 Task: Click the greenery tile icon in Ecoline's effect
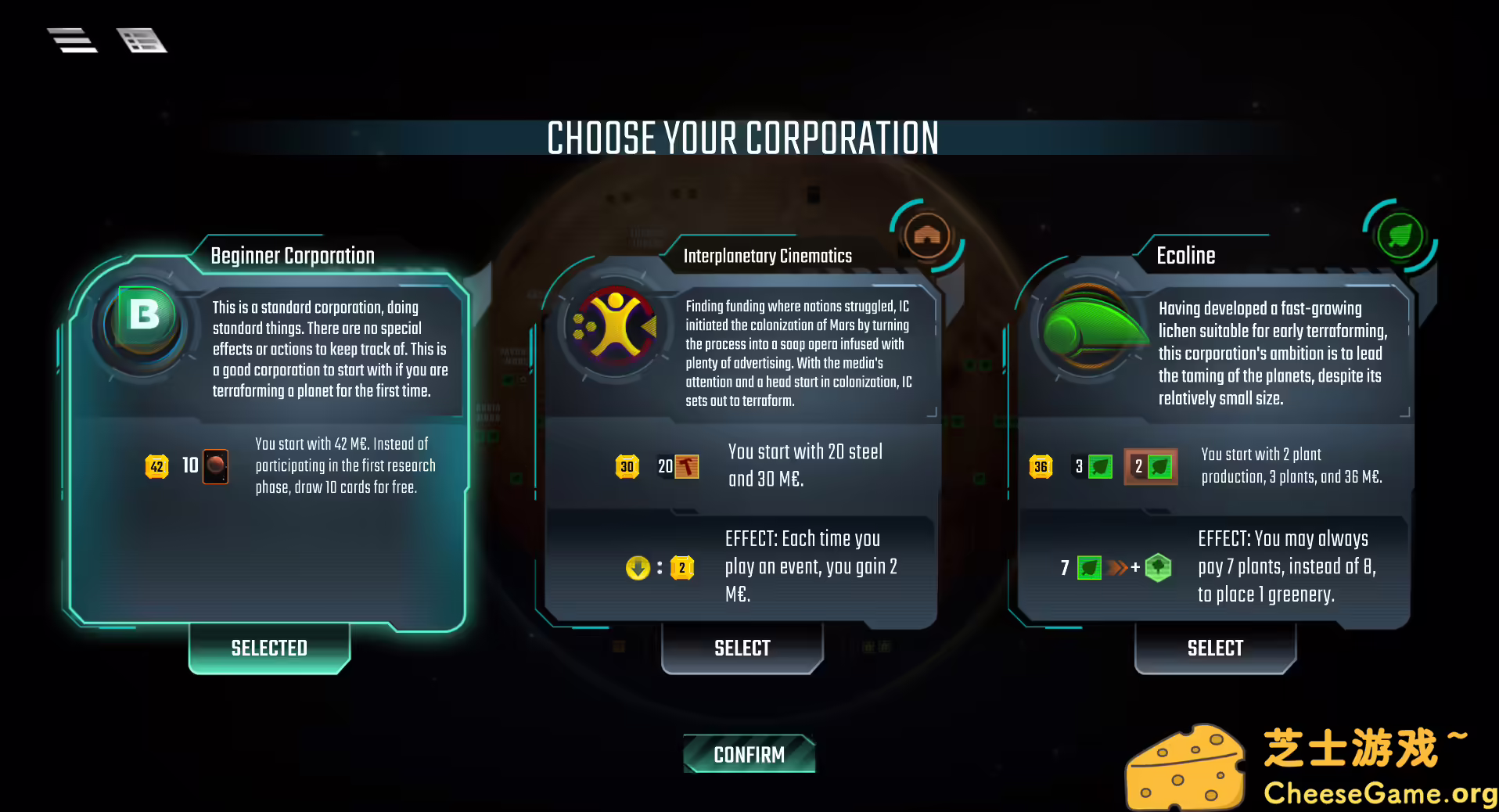(1159, 567)
